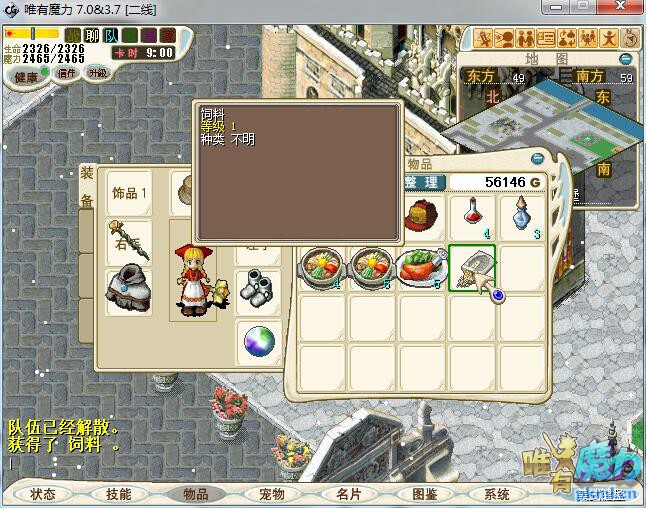Open the 系统 system menu

click(x=497, y=494)
